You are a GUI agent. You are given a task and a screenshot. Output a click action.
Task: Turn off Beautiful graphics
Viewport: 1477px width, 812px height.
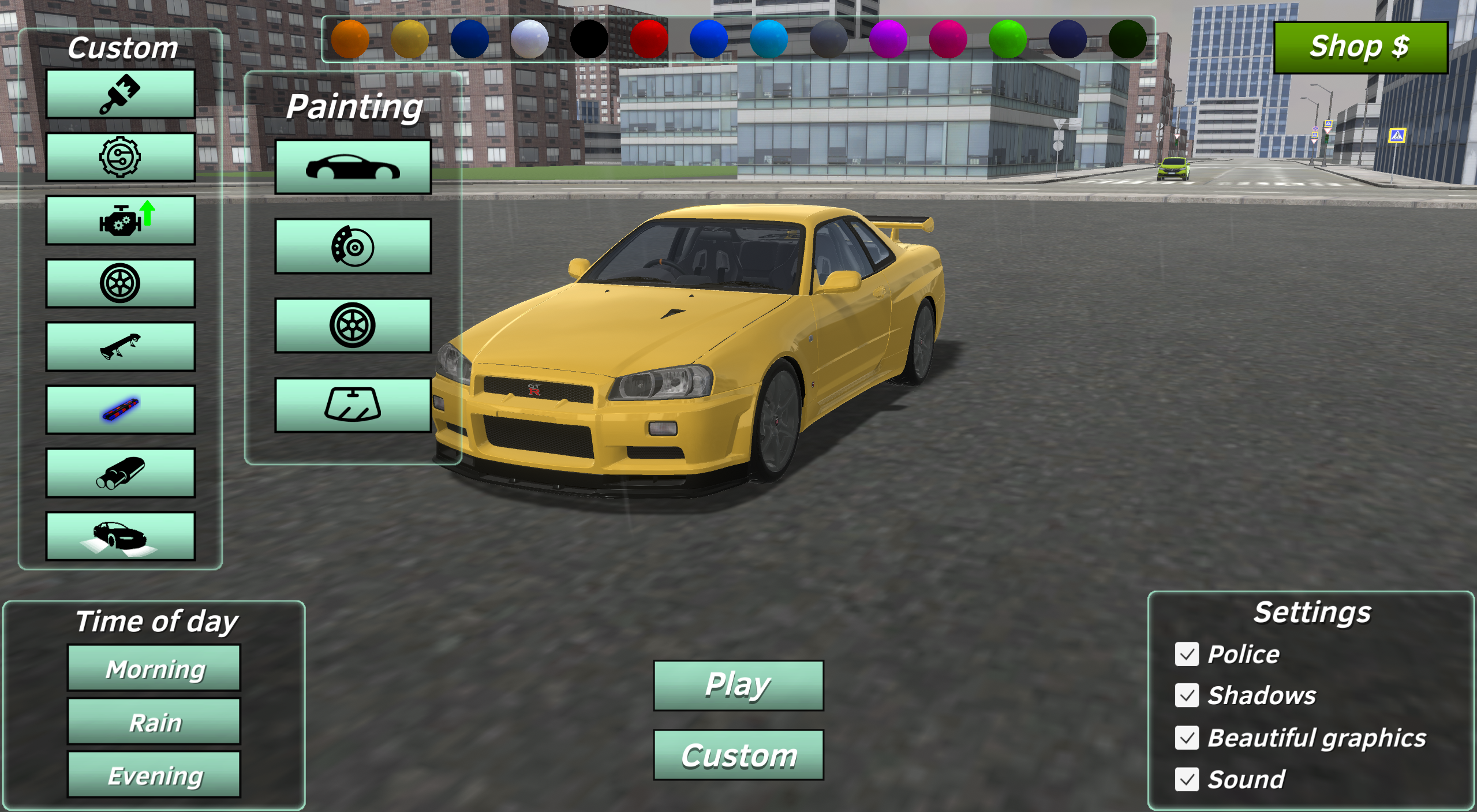pos(1187,737)
